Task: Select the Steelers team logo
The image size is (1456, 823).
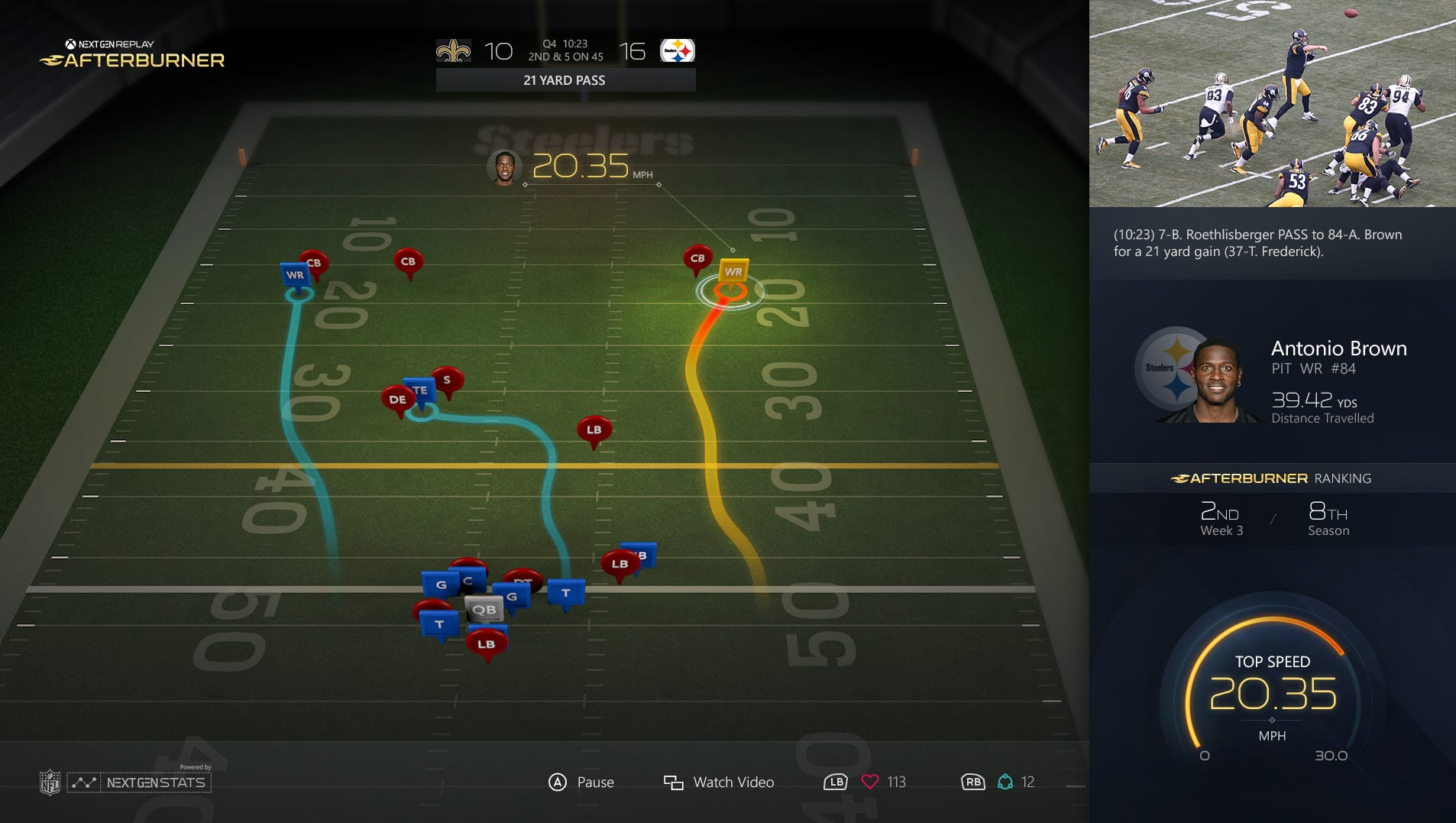Action: pyautogui.click(x=678, y=49)
